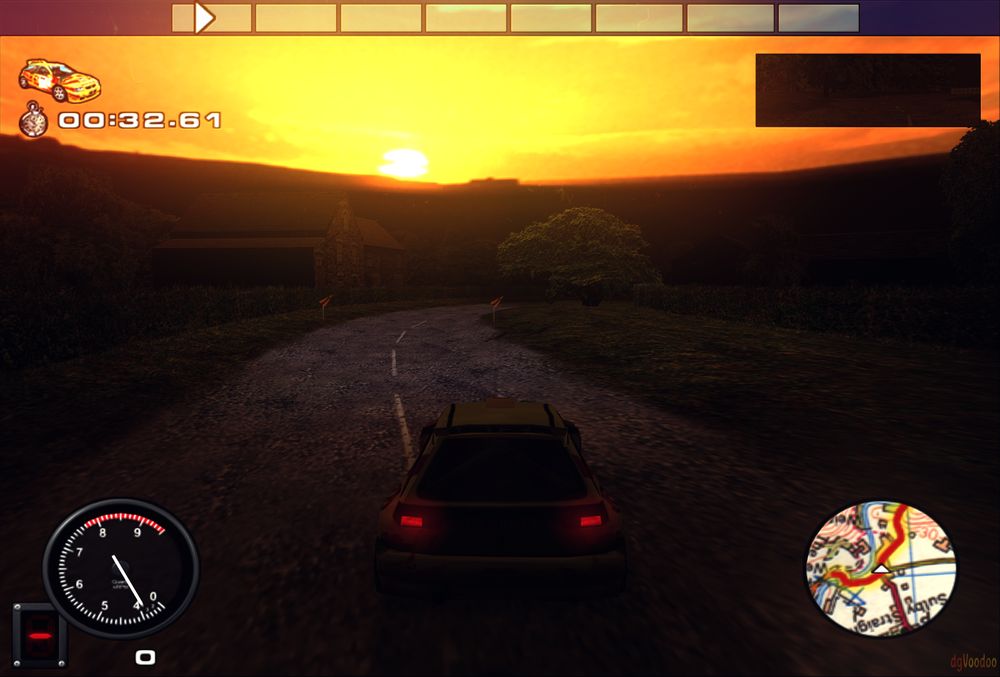Image resolution: width=1000 pixels, height=677 pixels.
Task: Click the arrow marker on the stage progress bar
Action: (x=205, y=18)
